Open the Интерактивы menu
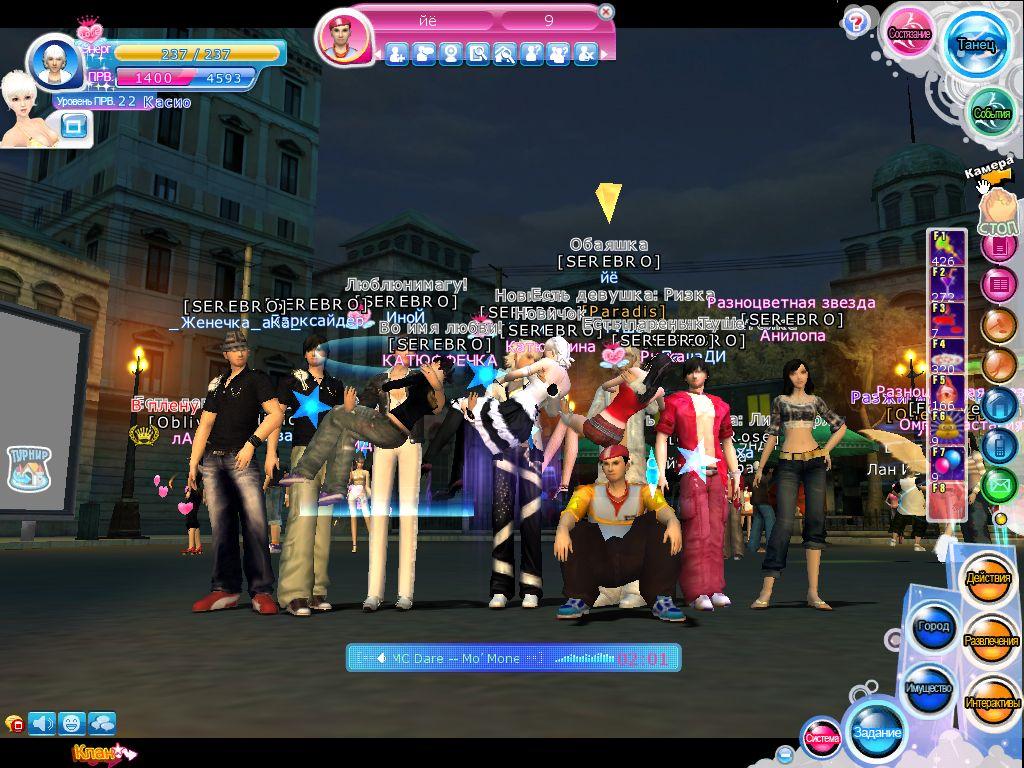The image size is (1024, 768). tap(992, 703)
